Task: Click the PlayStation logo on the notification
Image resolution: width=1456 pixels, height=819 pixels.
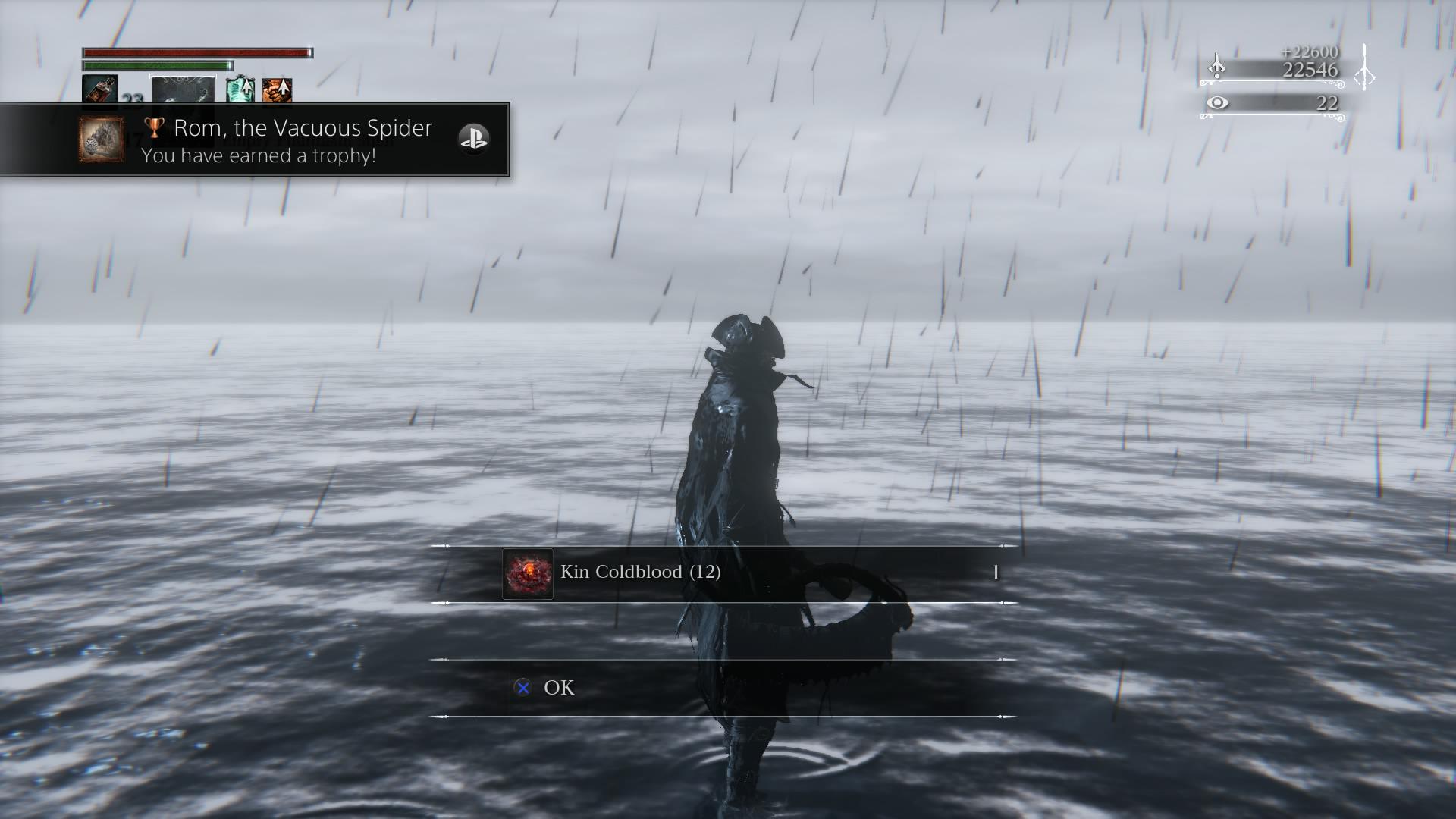Action: point(474,139)
